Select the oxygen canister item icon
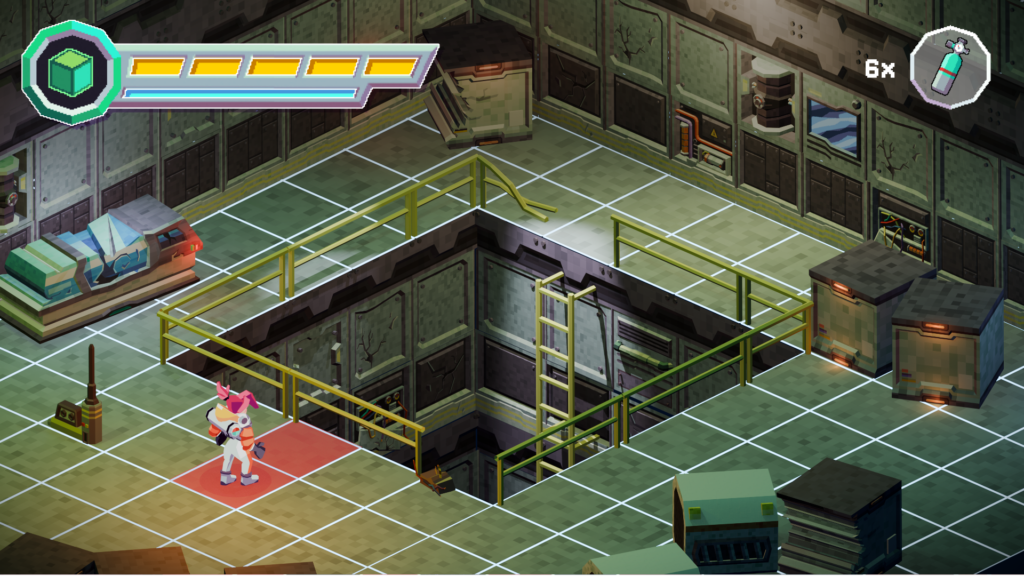The height and width of the screenshot is (576, 1024). pyautogui.click(x=949, y=68)
